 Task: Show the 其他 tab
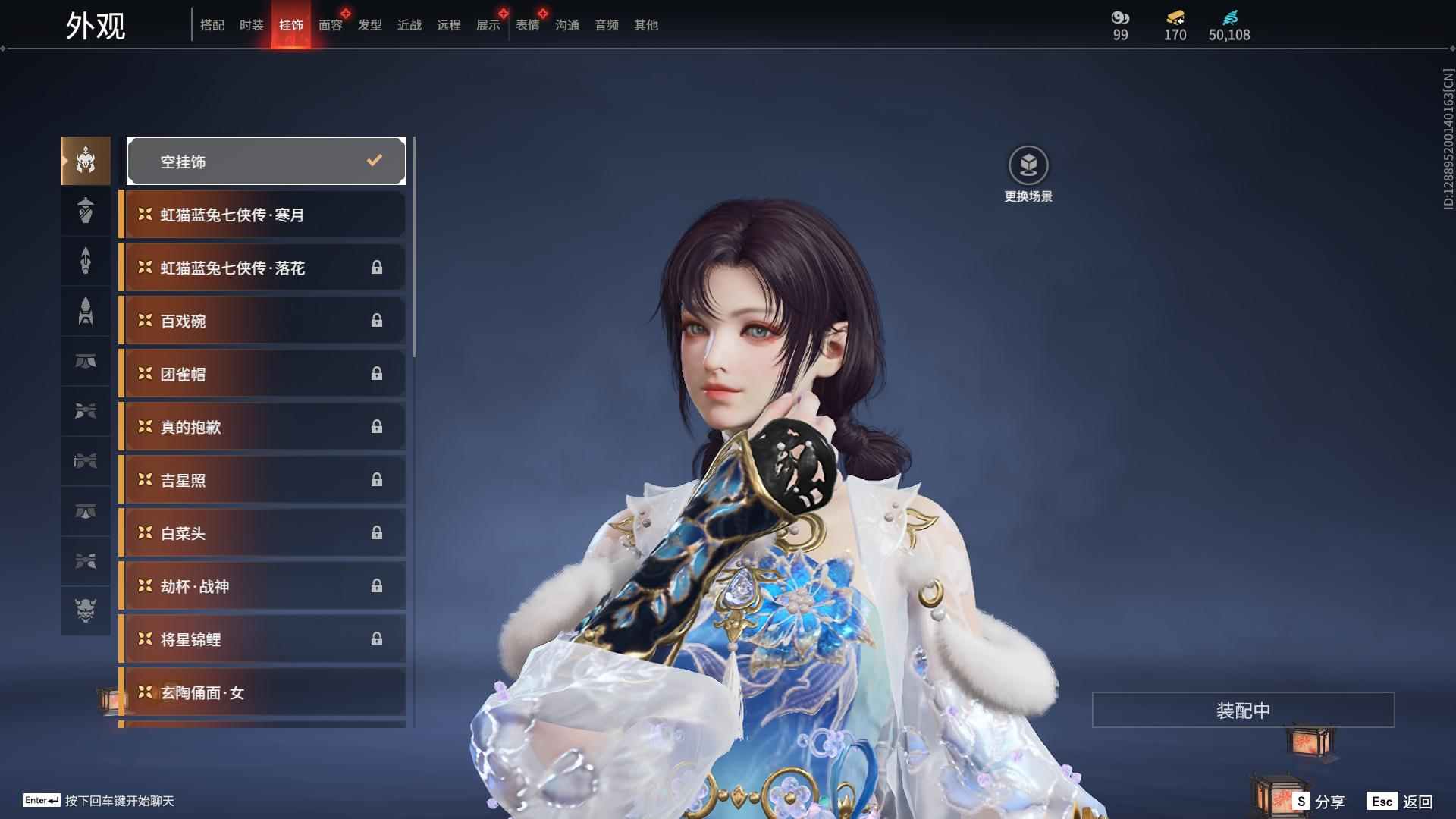coord(645,25)
